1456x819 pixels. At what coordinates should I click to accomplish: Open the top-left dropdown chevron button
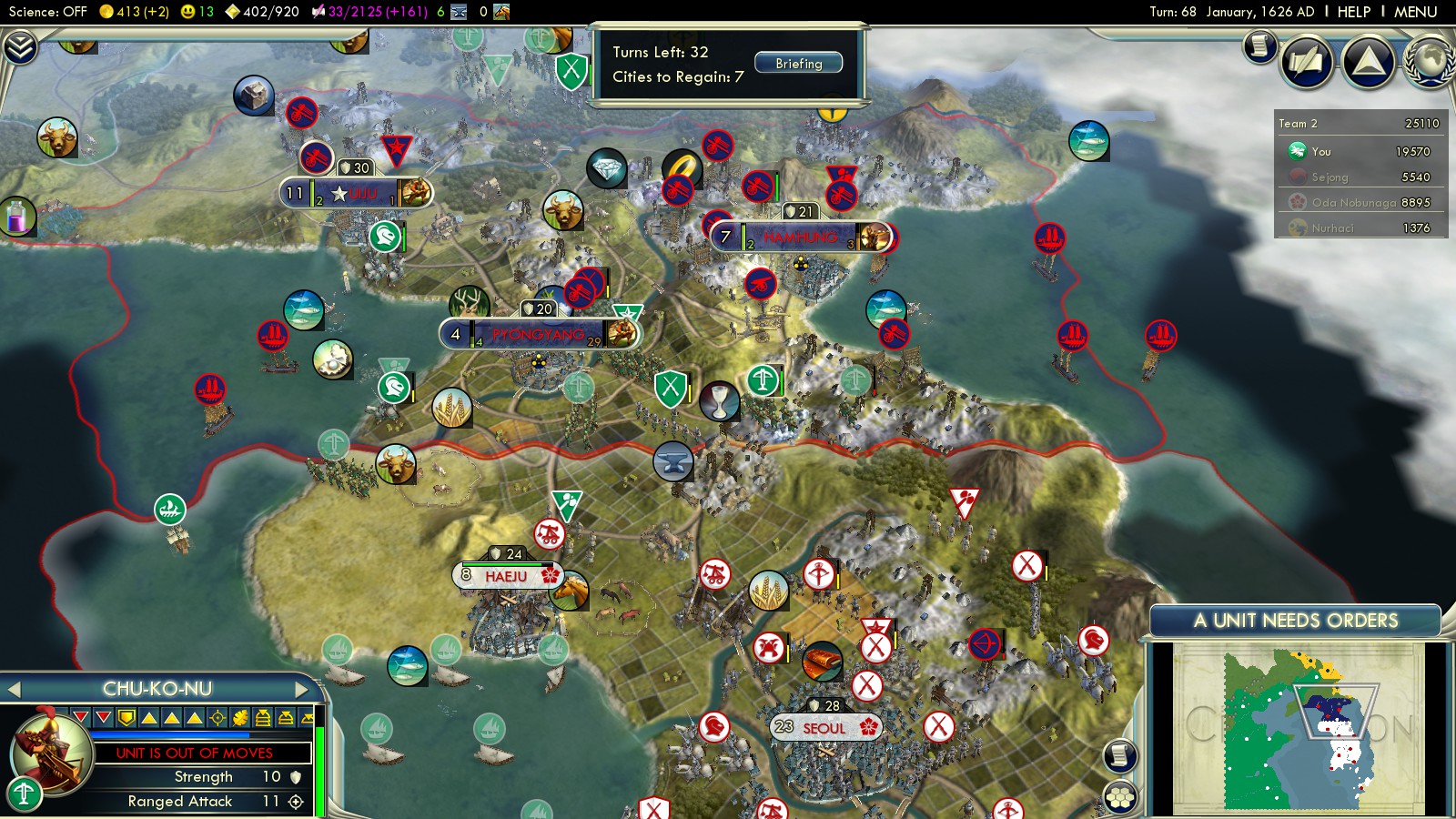point(19,47)
